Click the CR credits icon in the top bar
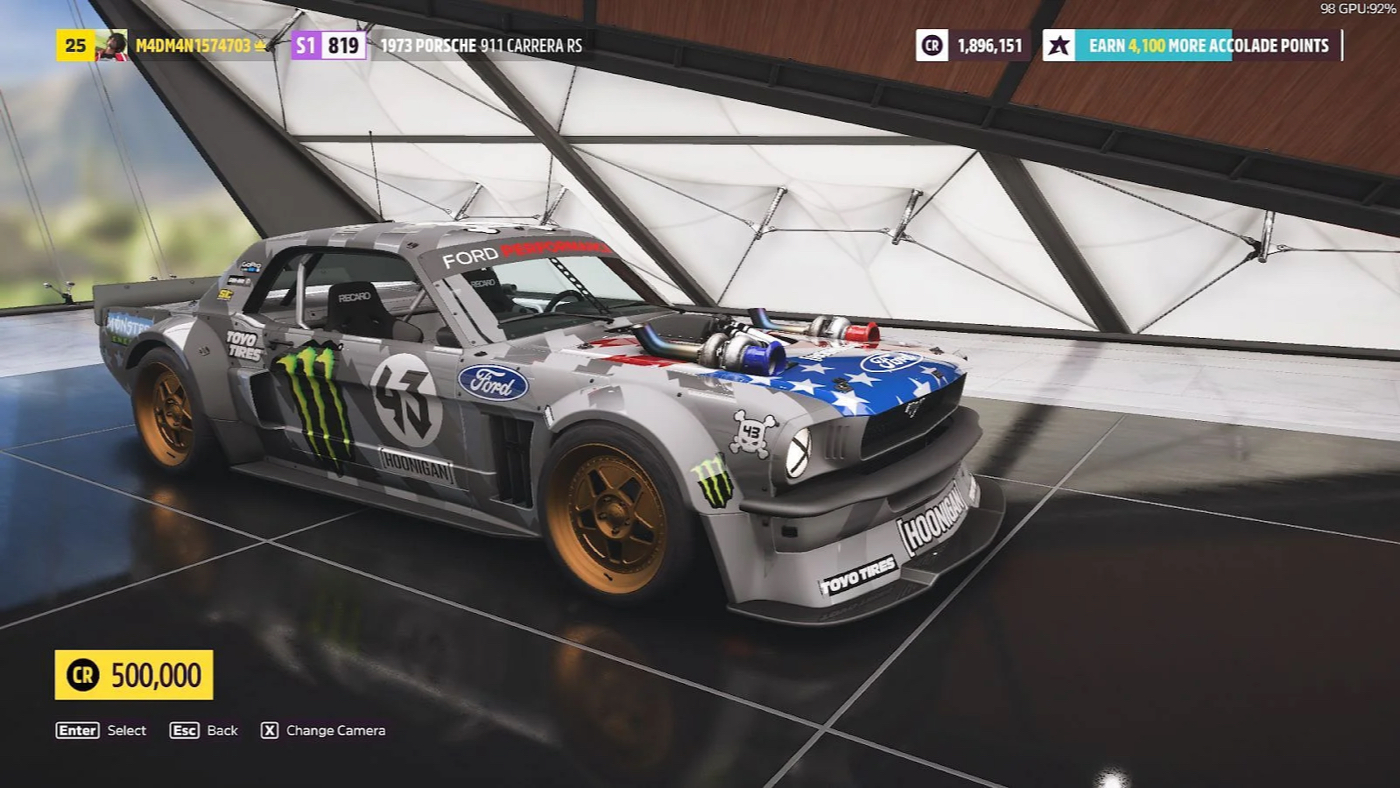The height and width of the screenshot is (788, 1400). pyautogui.click(x=930, y=45)
